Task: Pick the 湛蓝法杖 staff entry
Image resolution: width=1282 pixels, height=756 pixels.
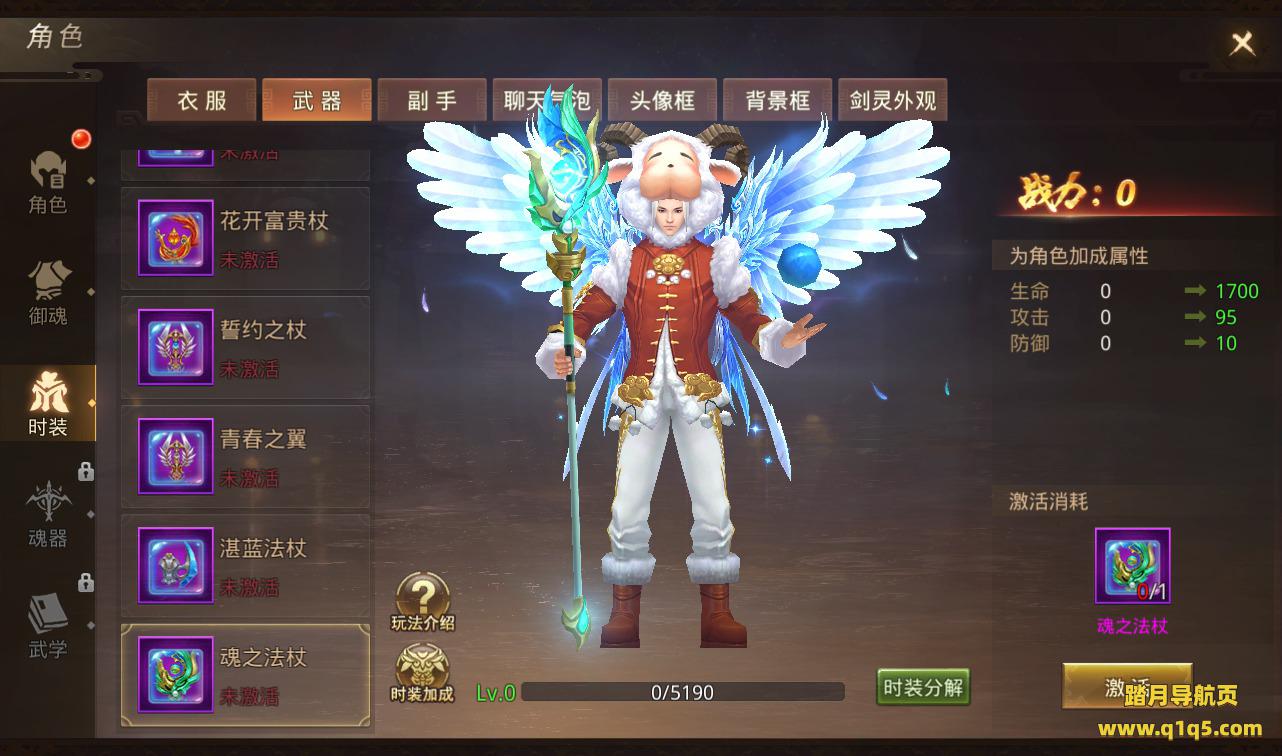Action: click(x=246, y=567)
